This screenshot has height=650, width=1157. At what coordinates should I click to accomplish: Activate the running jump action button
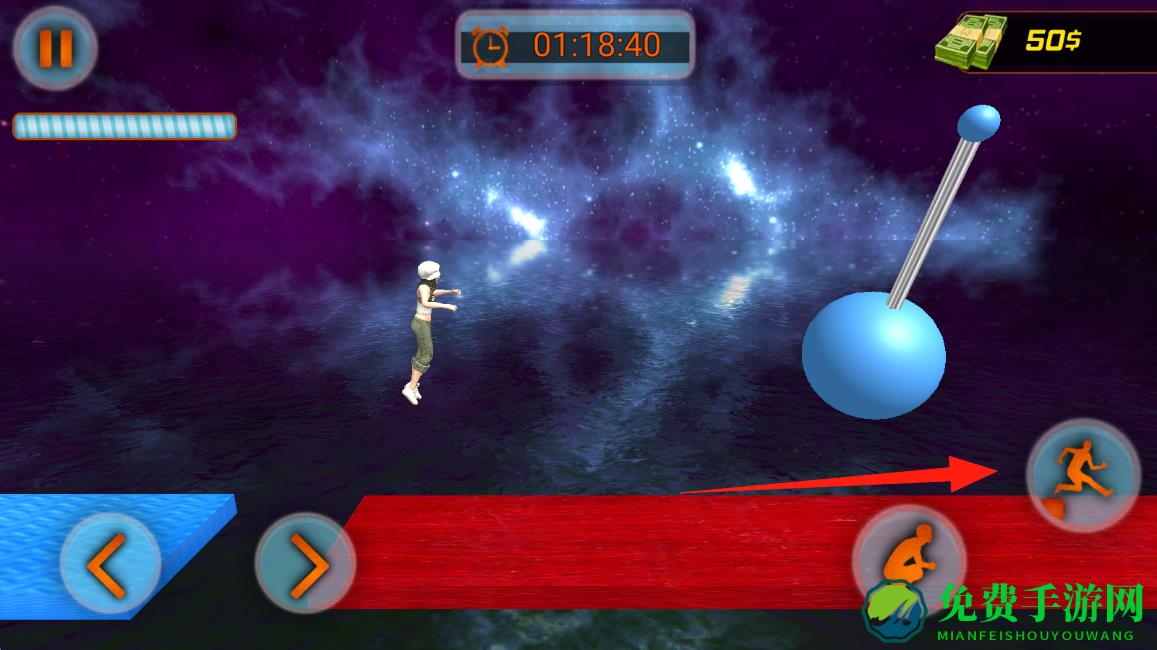click(1083, 475)
